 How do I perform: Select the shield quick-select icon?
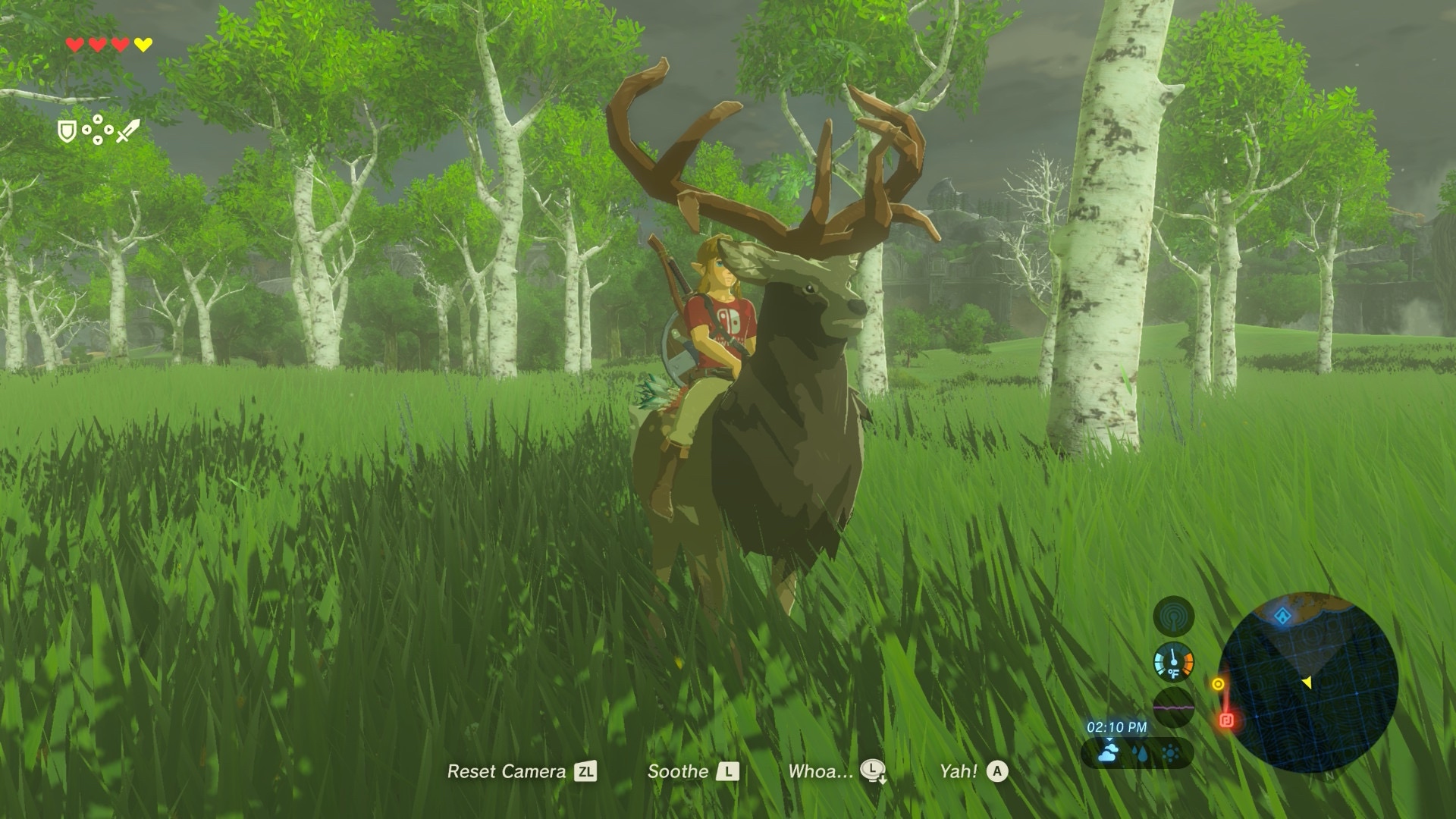[x=67, y=132]
